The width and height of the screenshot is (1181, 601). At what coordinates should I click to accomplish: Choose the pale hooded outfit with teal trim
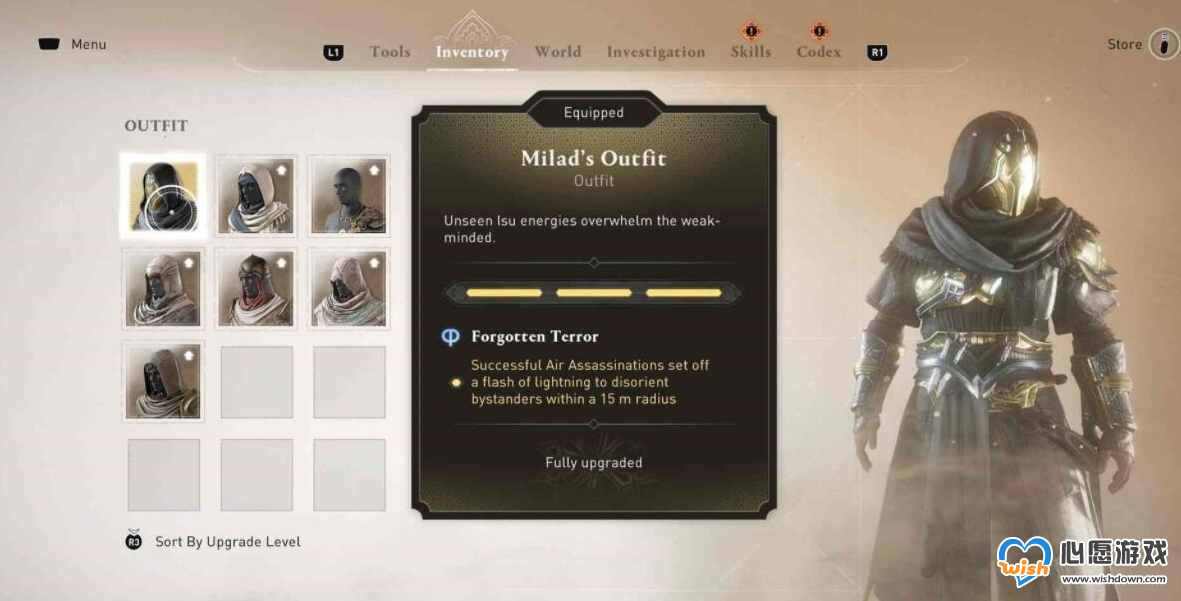(349, 288)
